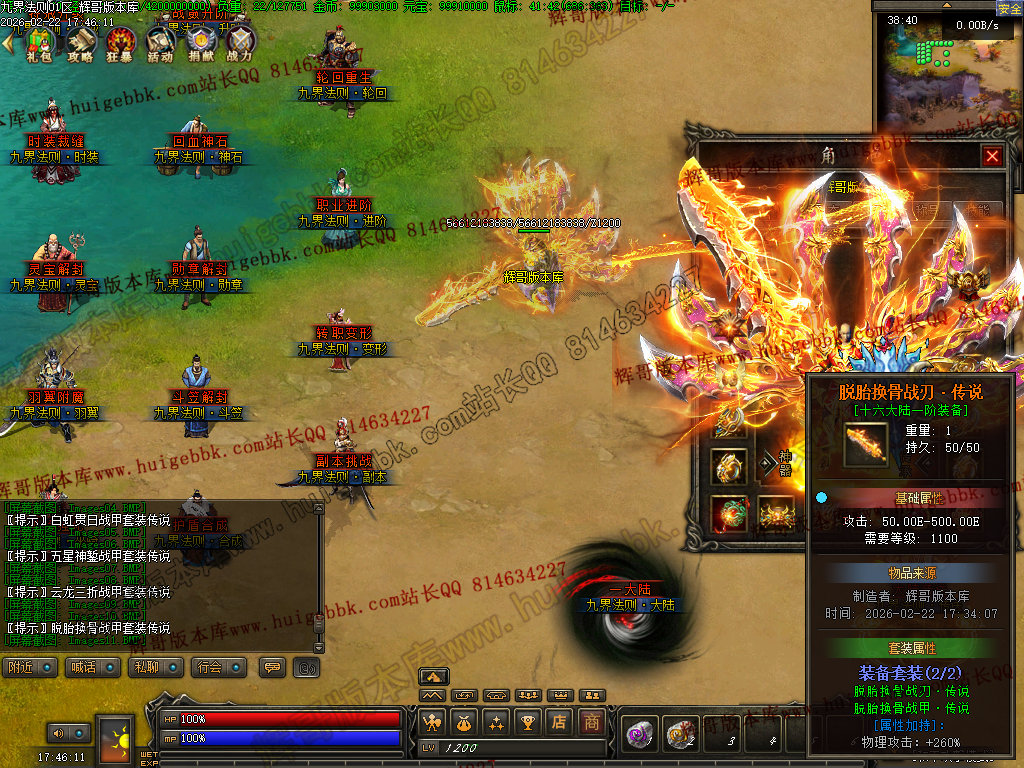This screenshot has height=768, width=1024.
Task: Show the 战力 combat power icon
Action: (240, 43)
